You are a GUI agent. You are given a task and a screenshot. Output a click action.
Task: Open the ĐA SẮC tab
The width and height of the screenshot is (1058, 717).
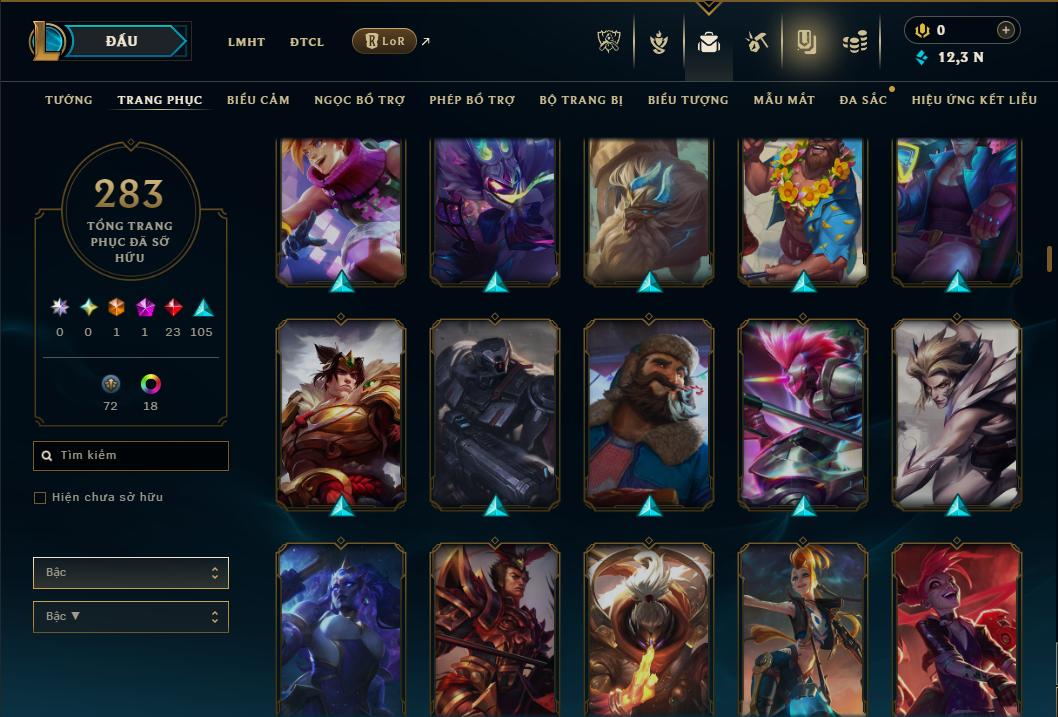(863, 100)
